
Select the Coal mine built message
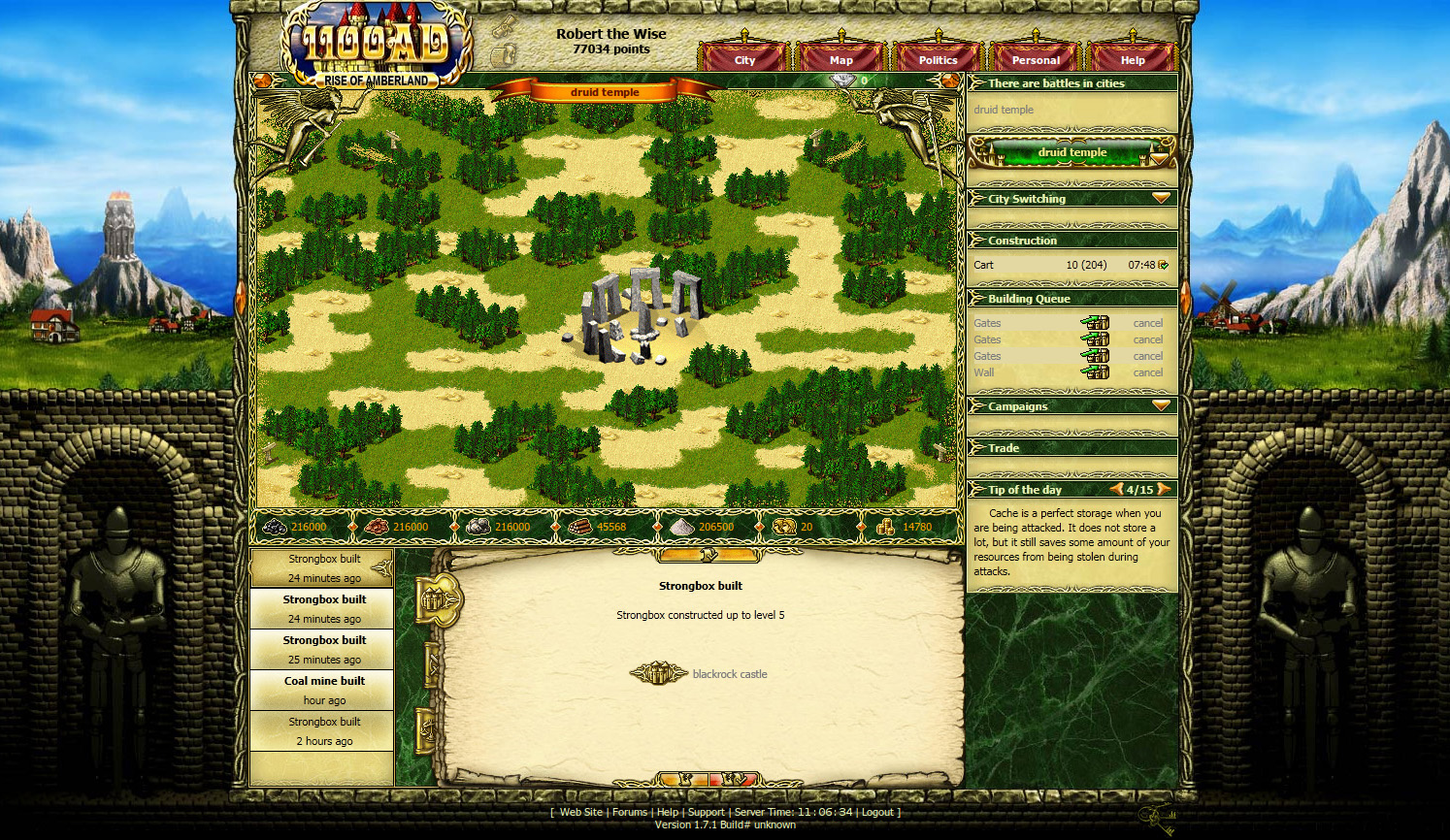click(324, 690)
